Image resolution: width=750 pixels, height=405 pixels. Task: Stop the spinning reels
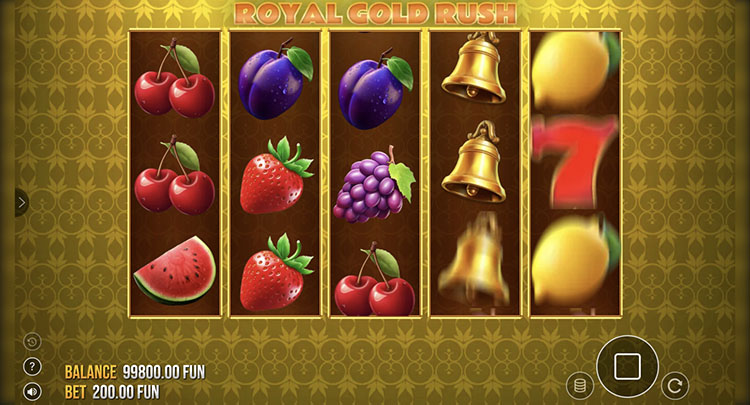pos(627,366)
